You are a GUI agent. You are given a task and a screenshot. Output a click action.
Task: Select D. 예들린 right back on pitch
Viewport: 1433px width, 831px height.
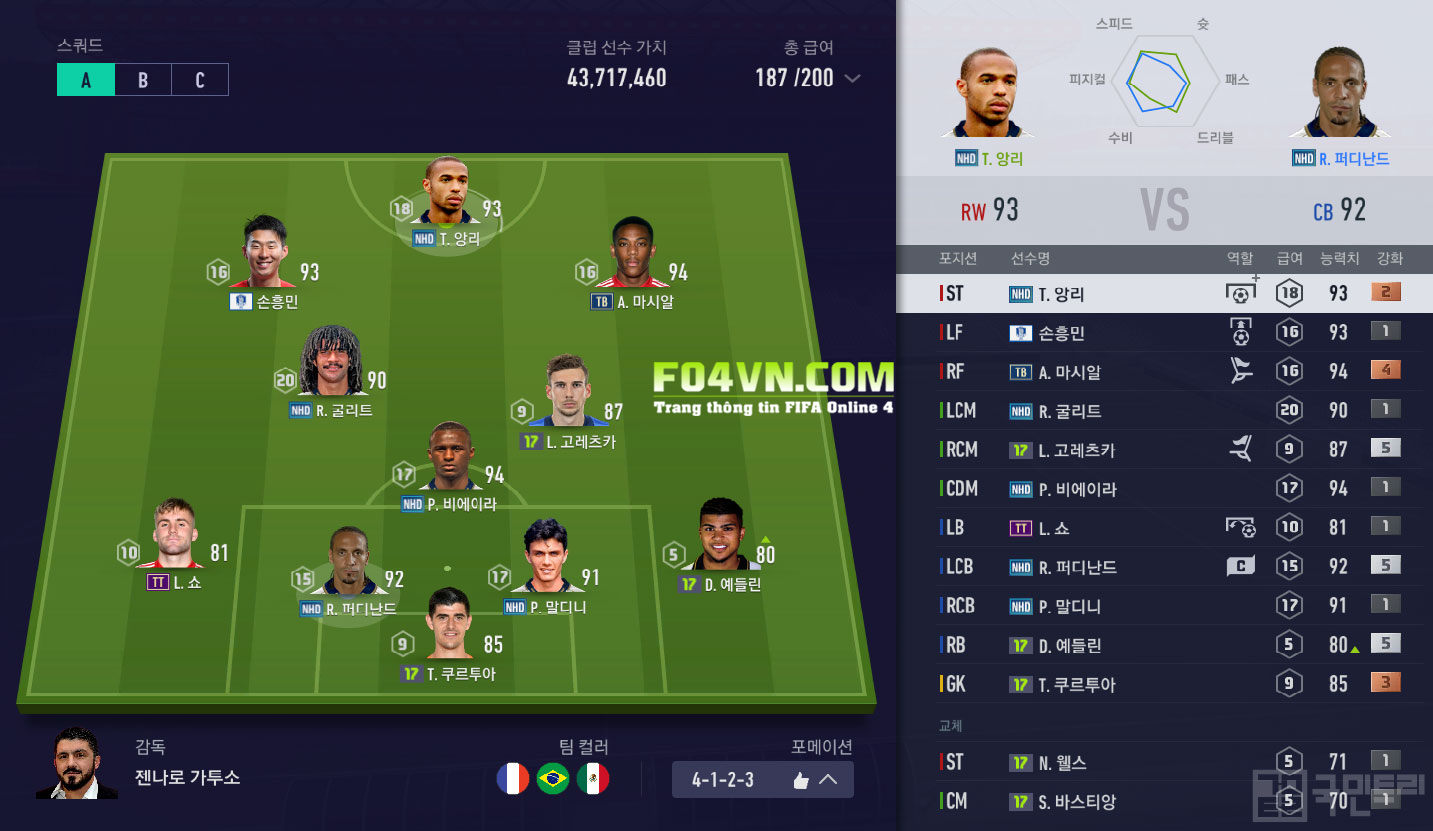[722, 538]
